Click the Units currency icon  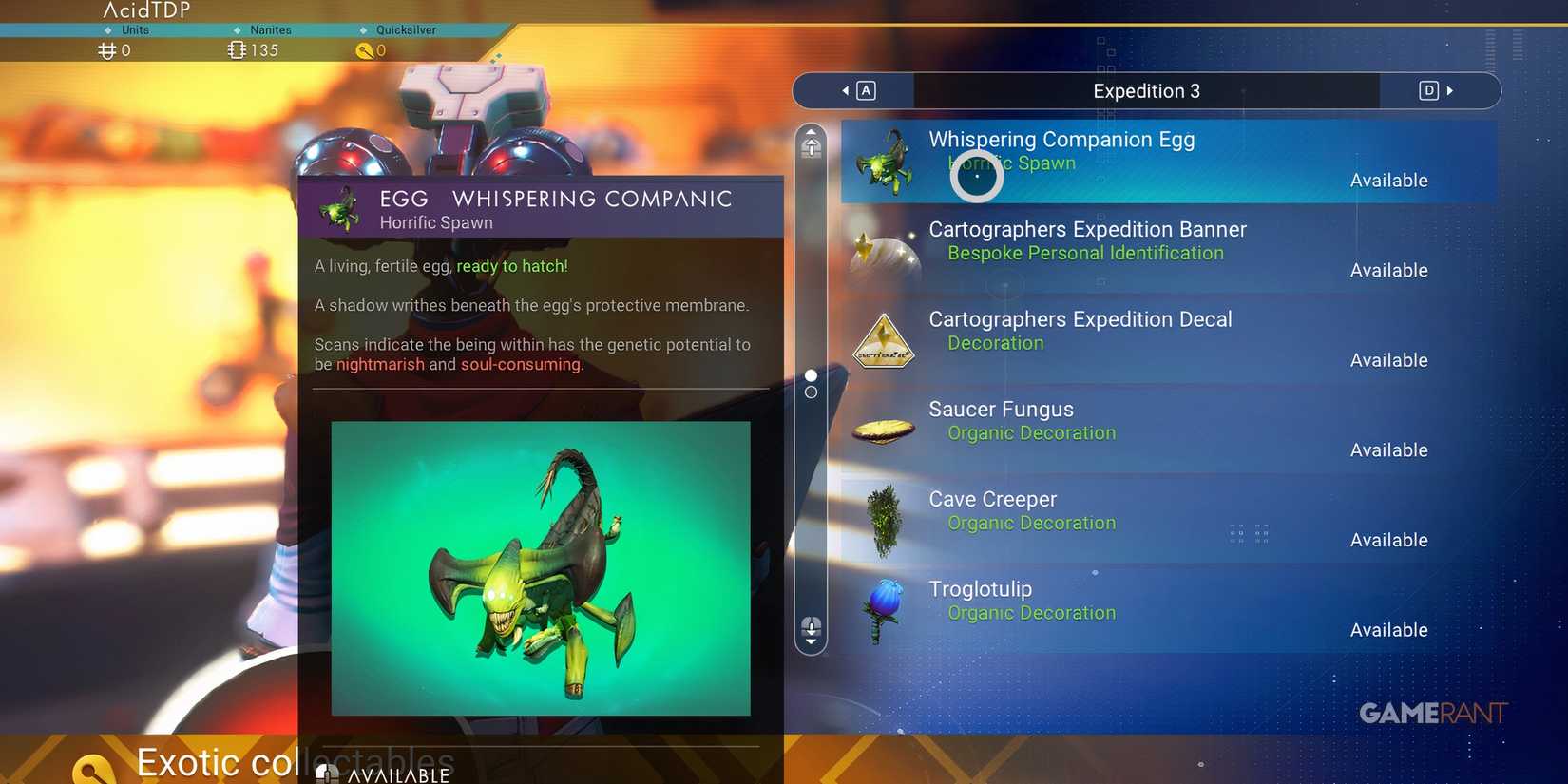point(106,49)
